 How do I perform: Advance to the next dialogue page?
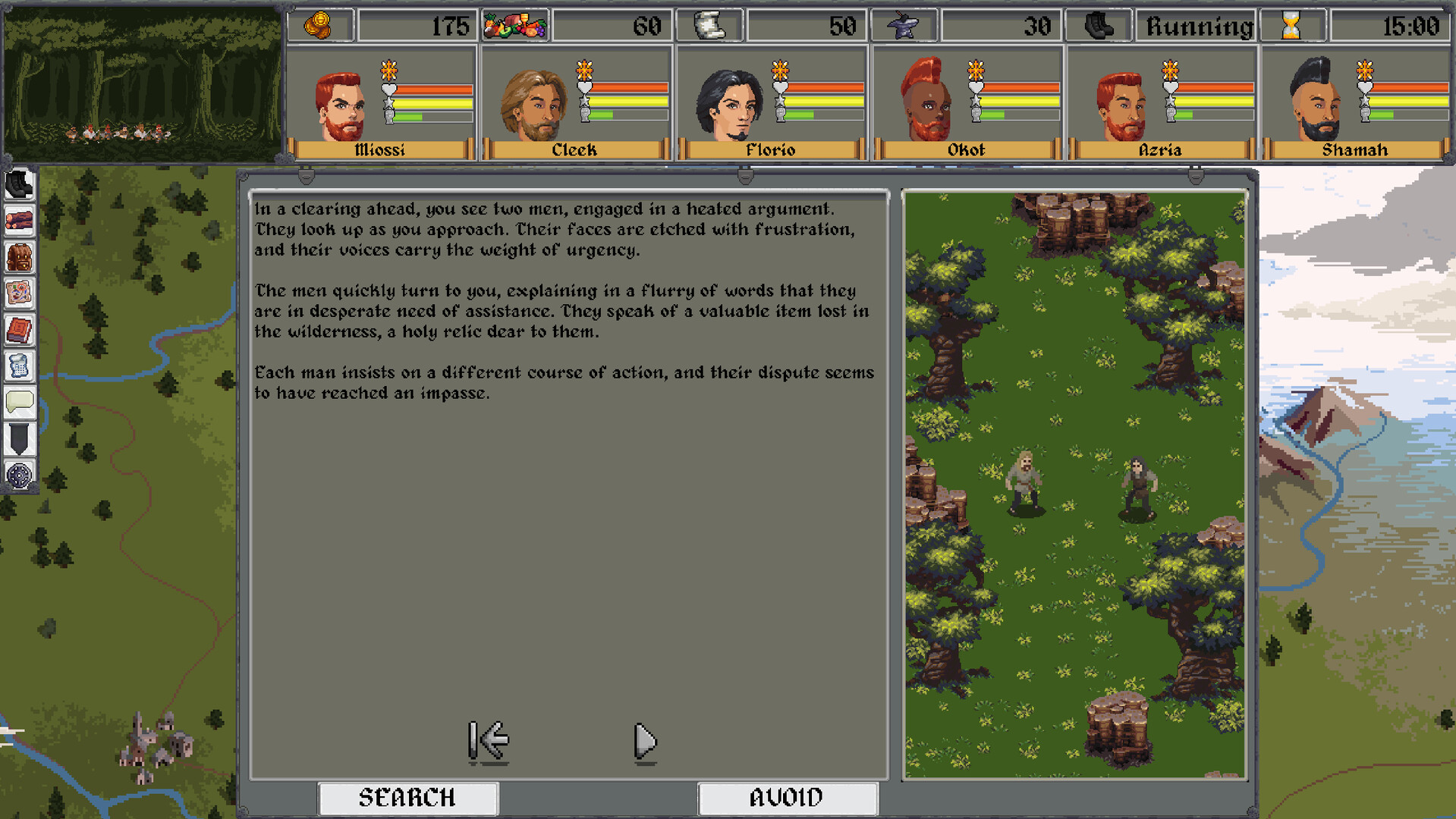[x=644, y=741]
